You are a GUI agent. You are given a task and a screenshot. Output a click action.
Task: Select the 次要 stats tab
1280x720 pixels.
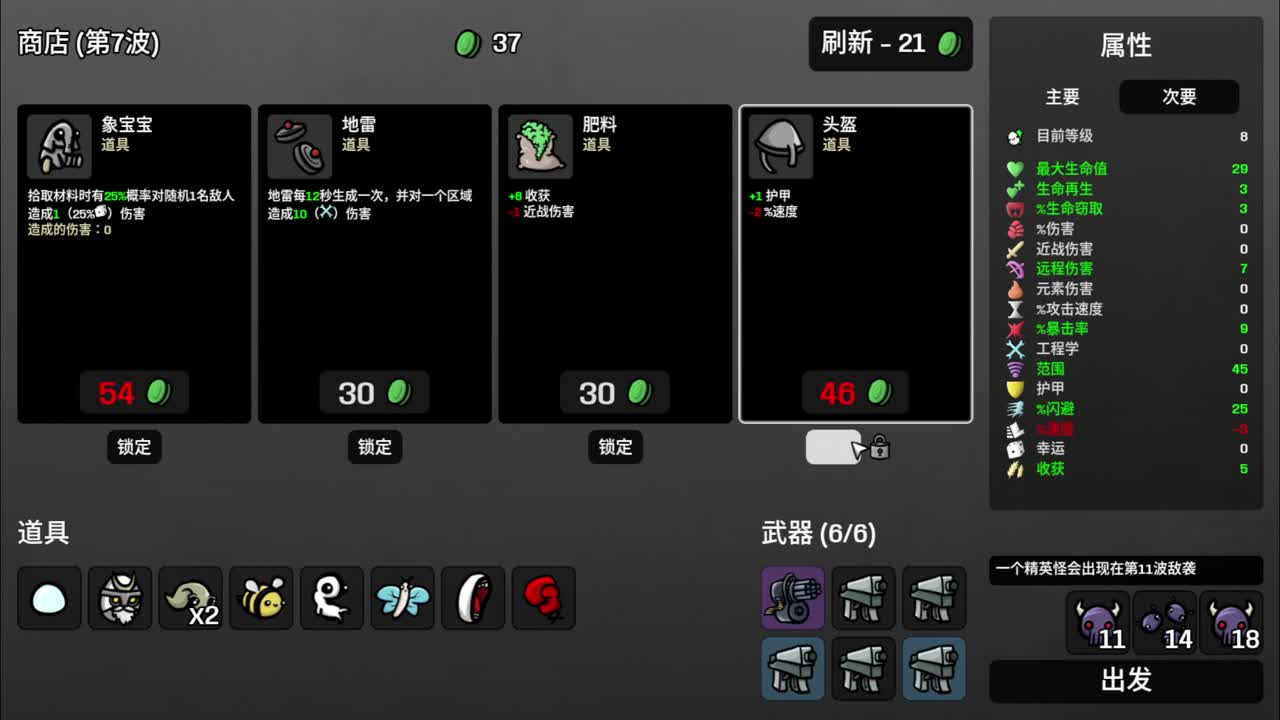click(x=1178, y=97)
